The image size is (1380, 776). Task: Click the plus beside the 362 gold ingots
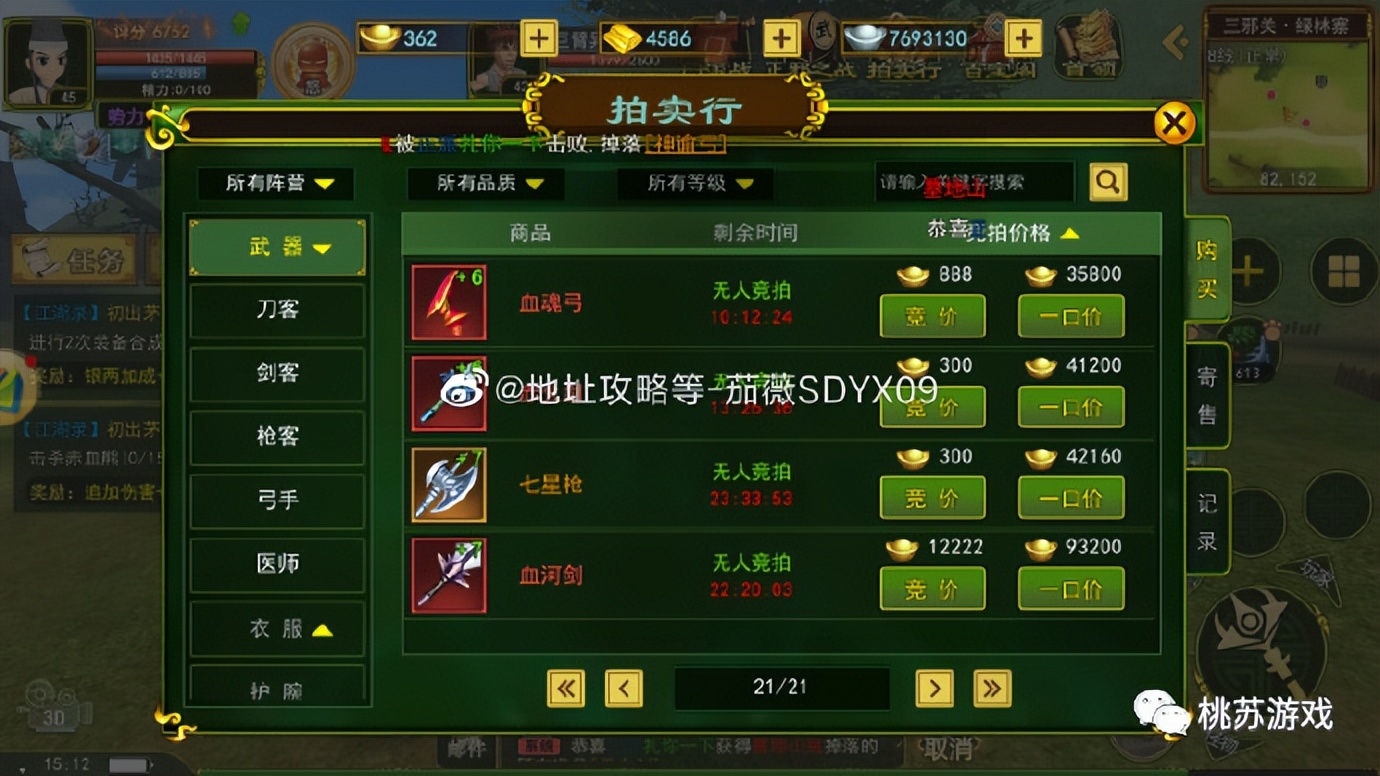pos(538,38)
